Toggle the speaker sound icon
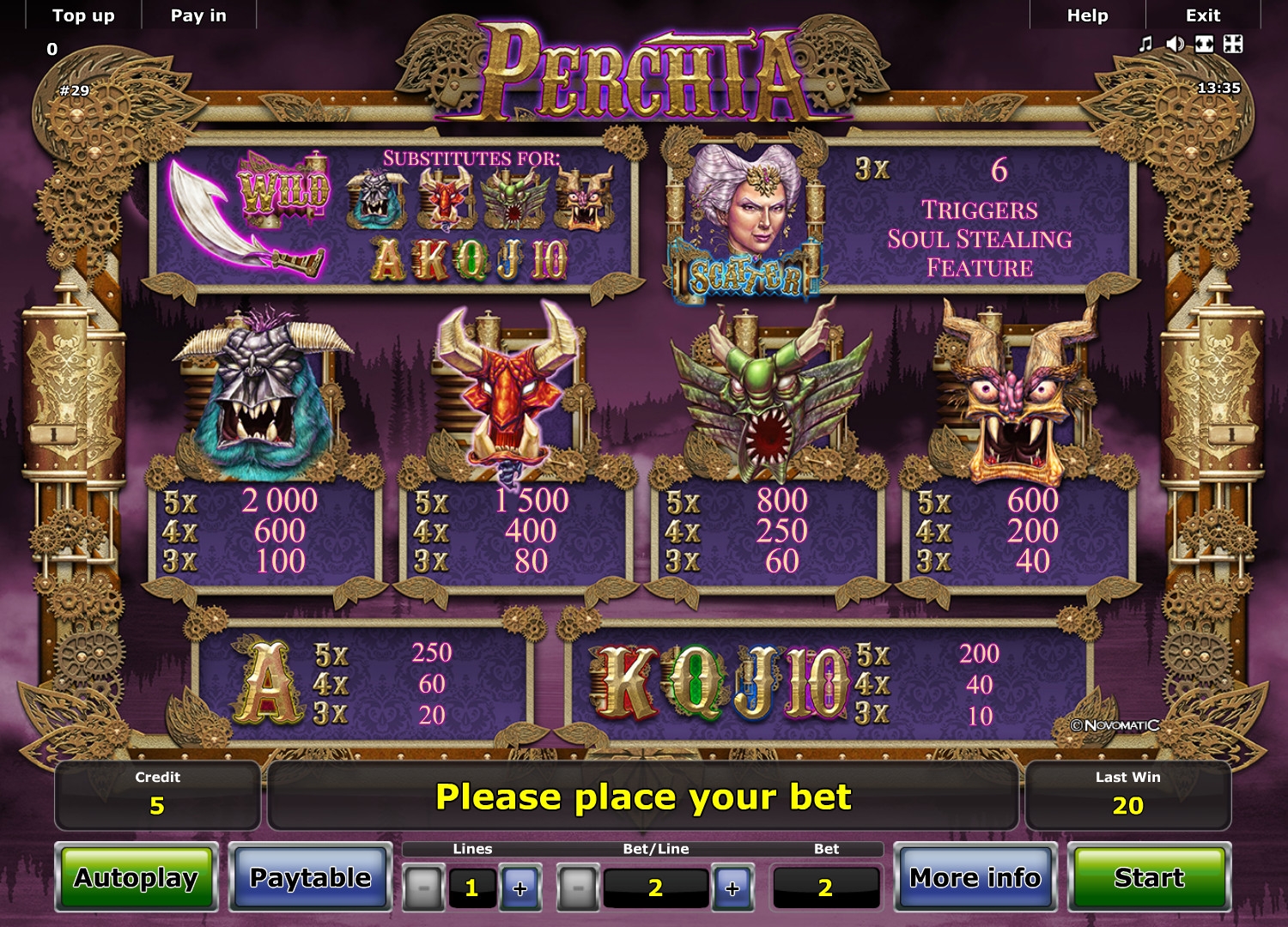The image size is (1288, 927). click(x=1175, y=44)
